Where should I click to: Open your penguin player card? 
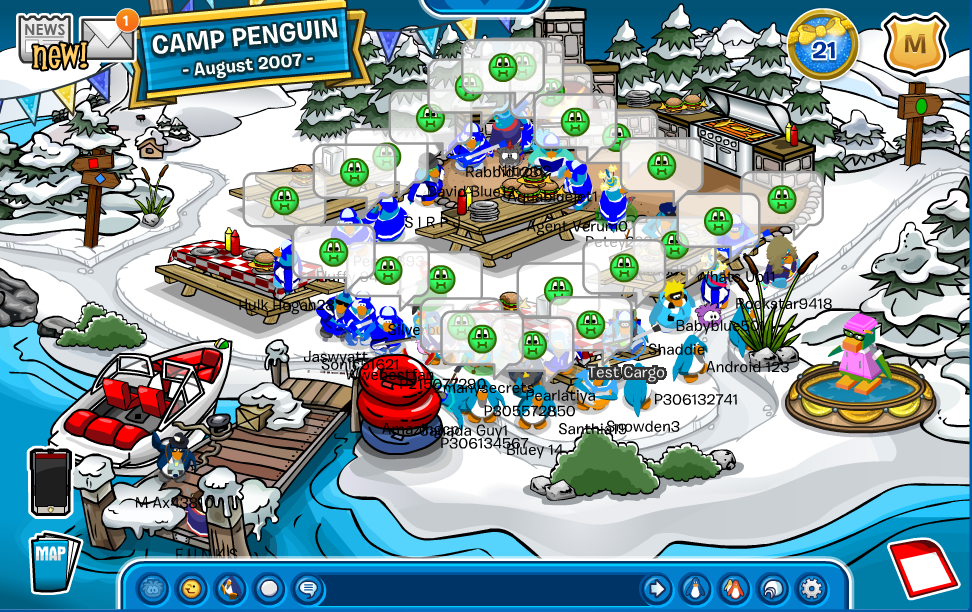click(694, 587)
